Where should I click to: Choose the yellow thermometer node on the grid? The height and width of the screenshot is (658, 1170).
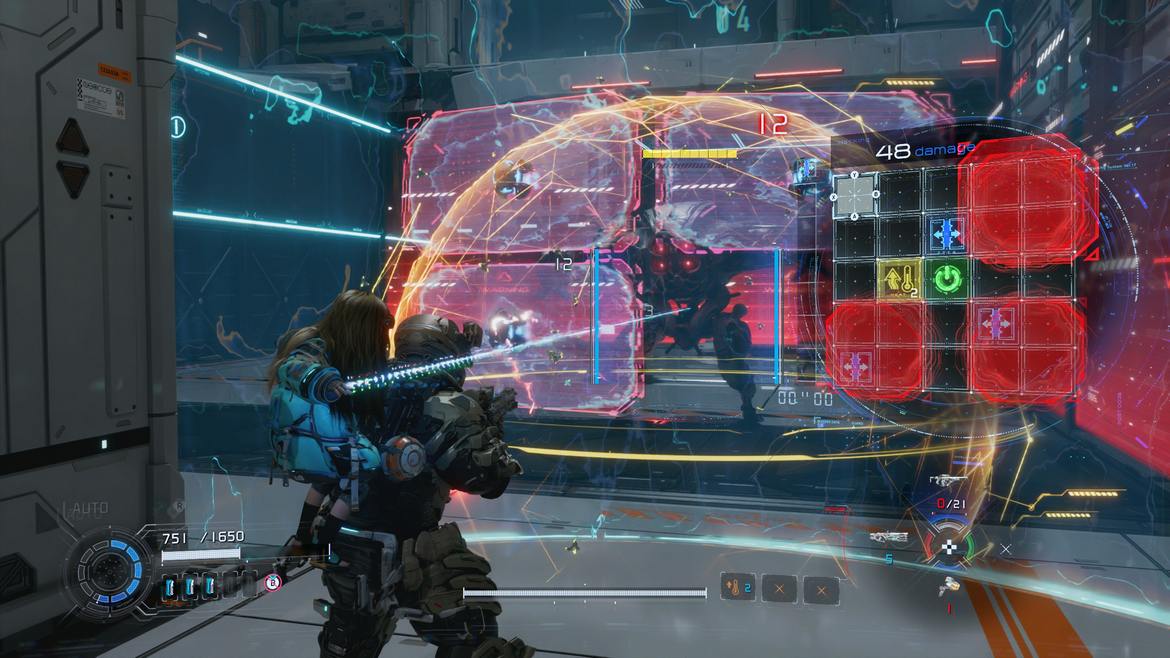pos(900,279)
